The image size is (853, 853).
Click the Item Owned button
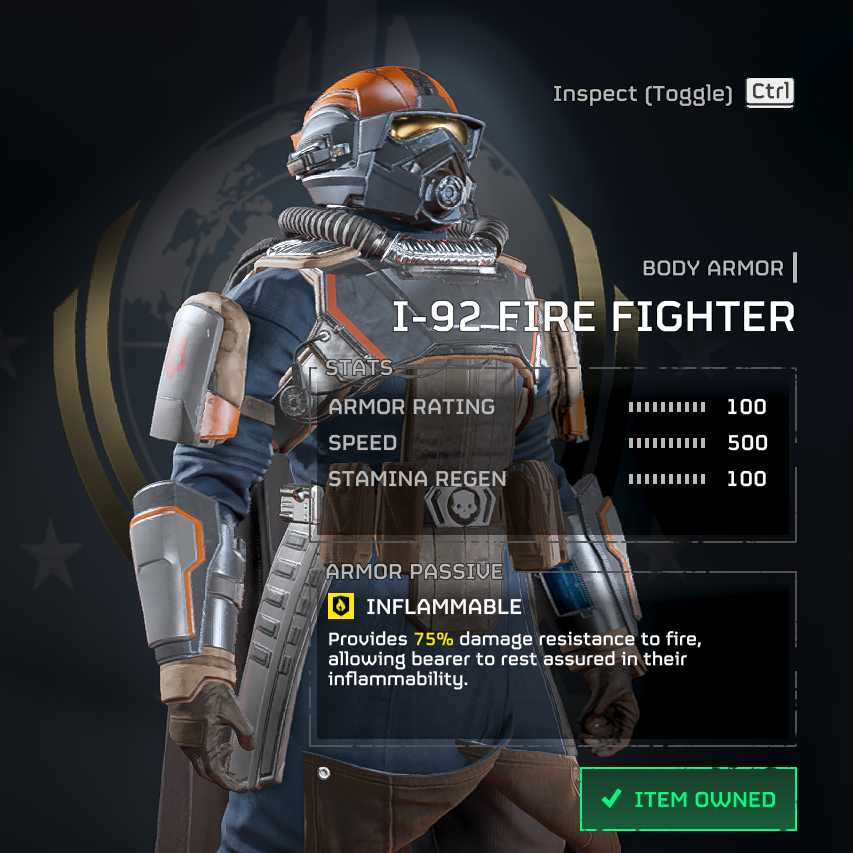pos(688,799)
